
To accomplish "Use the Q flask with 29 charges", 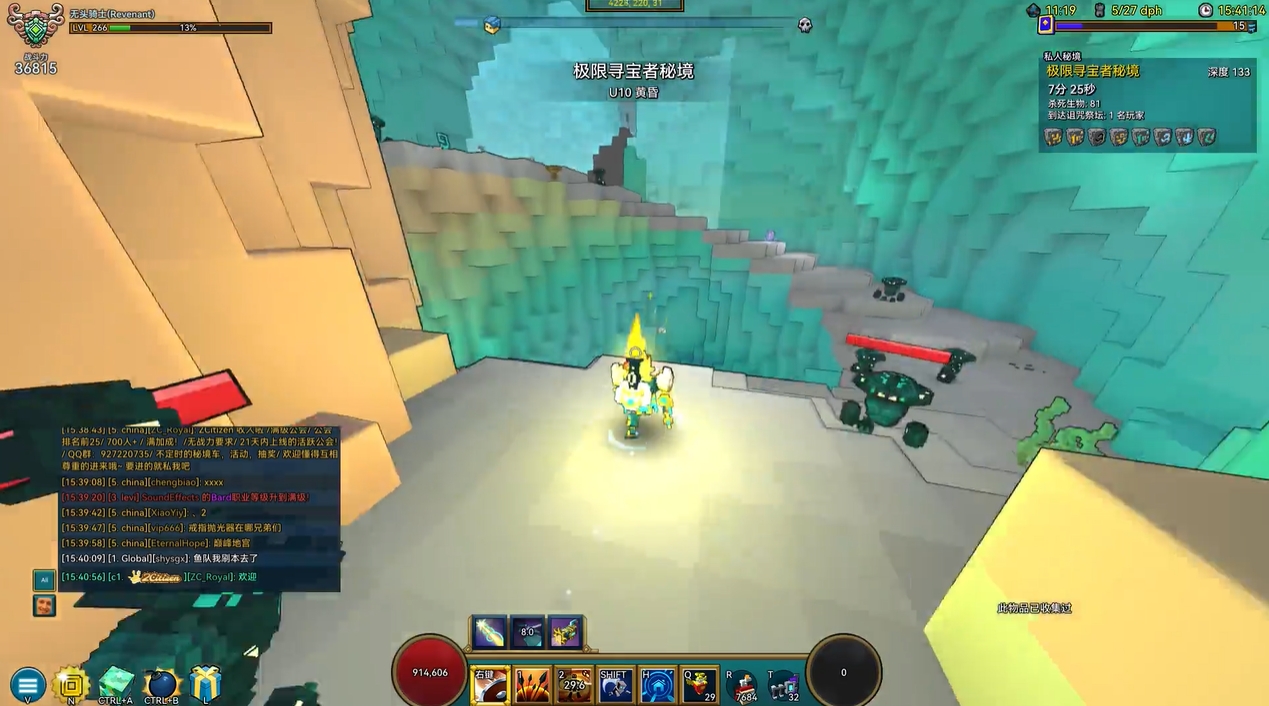I will [x=699, y=685].
